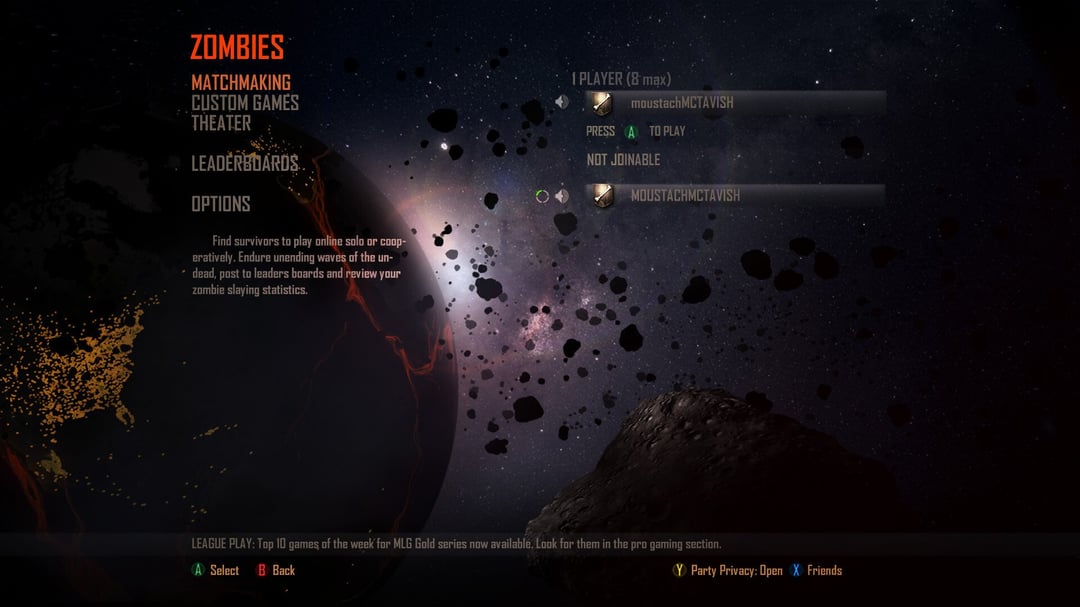Show the Leaderboards
1080x607 pixels.
pos(245,163)
